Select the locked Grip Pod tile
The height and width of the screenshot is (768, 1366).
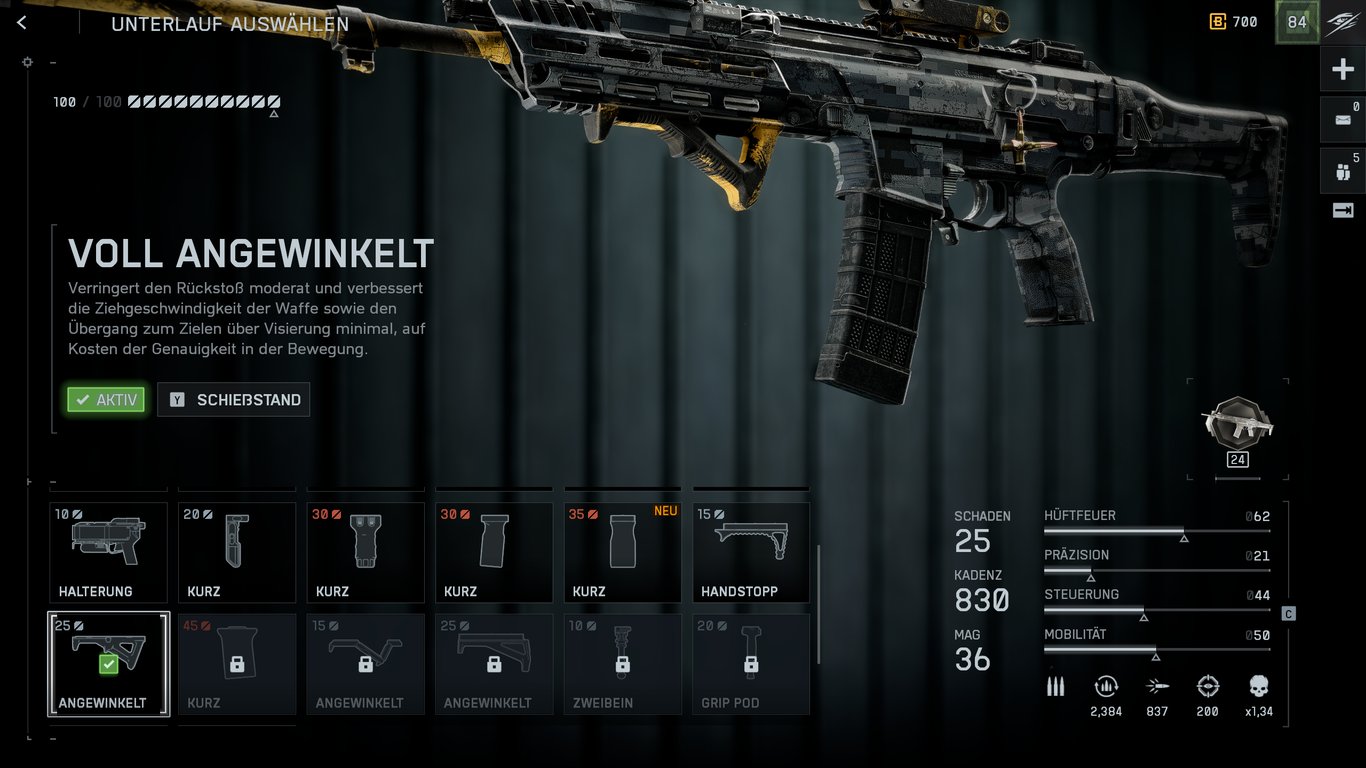(751, 664)
